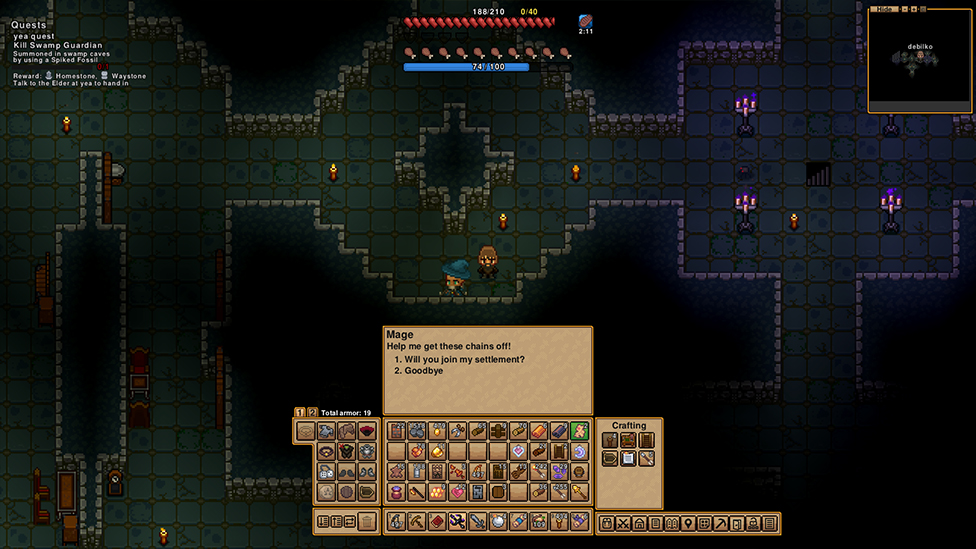The height and width of the screenshot is (549, 976).
Task: Trash item using the trash can button
Action: pyautogui.click(x=368, y=521)
